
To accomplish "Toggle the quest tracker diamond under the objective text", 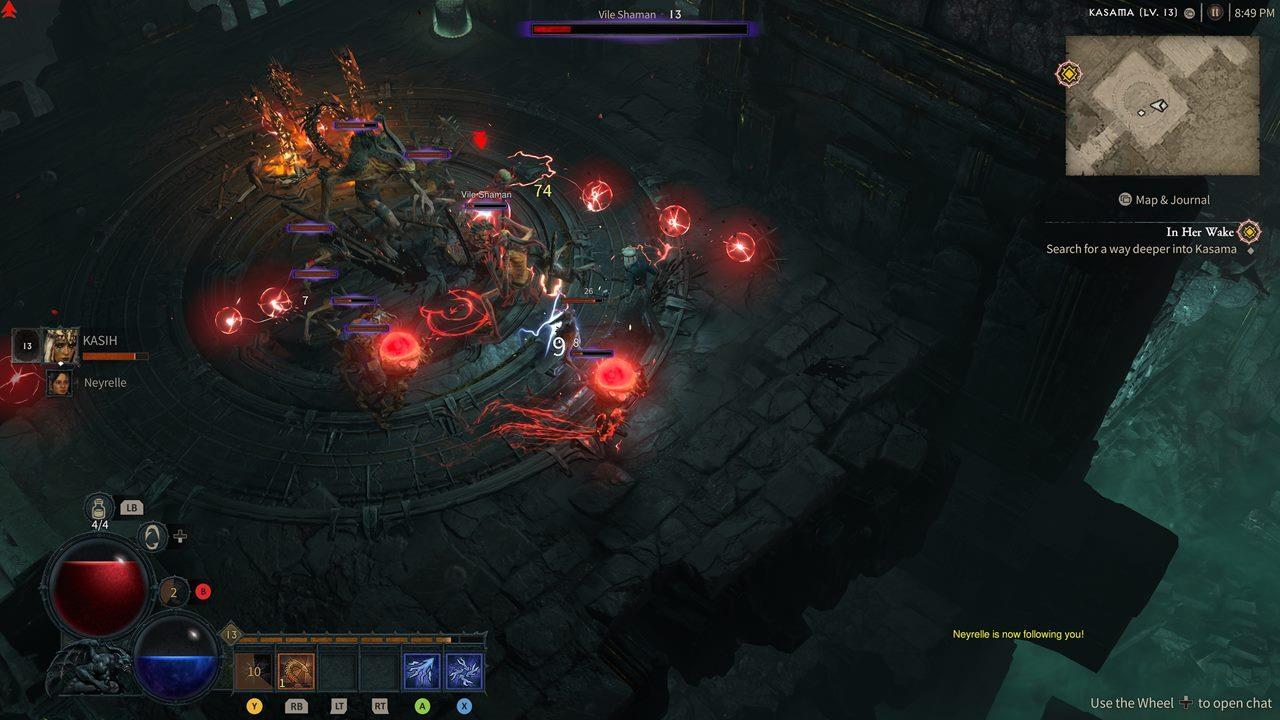I will [x=1251, y=250].
